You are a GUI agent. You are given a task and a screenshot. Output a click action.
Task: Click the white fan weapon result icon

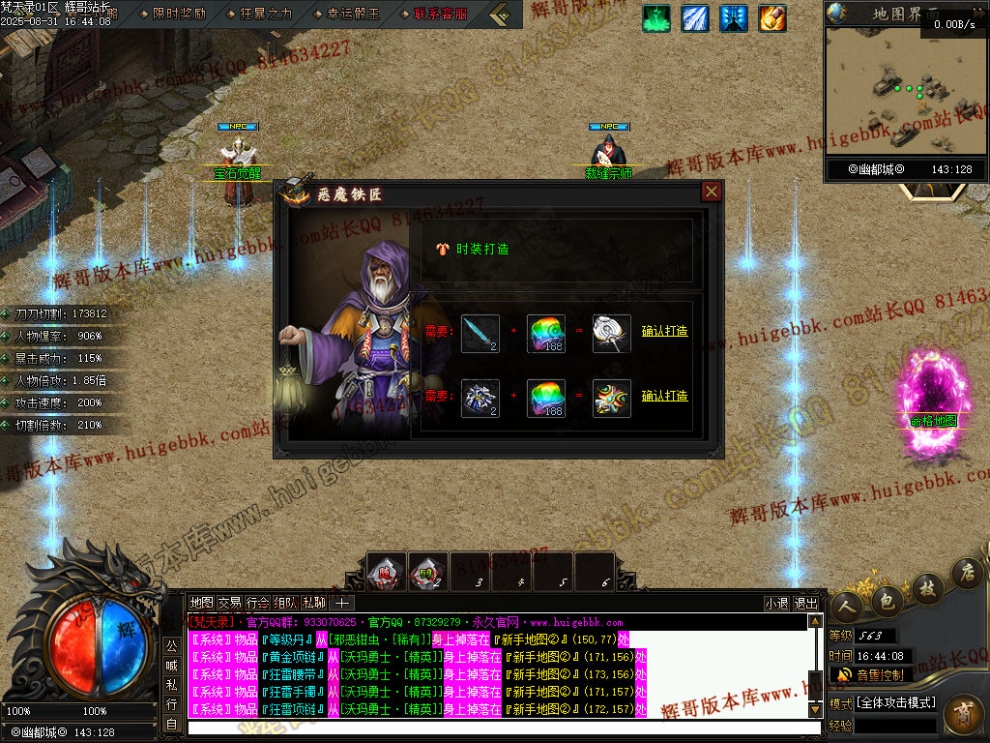tap(611, 333)
